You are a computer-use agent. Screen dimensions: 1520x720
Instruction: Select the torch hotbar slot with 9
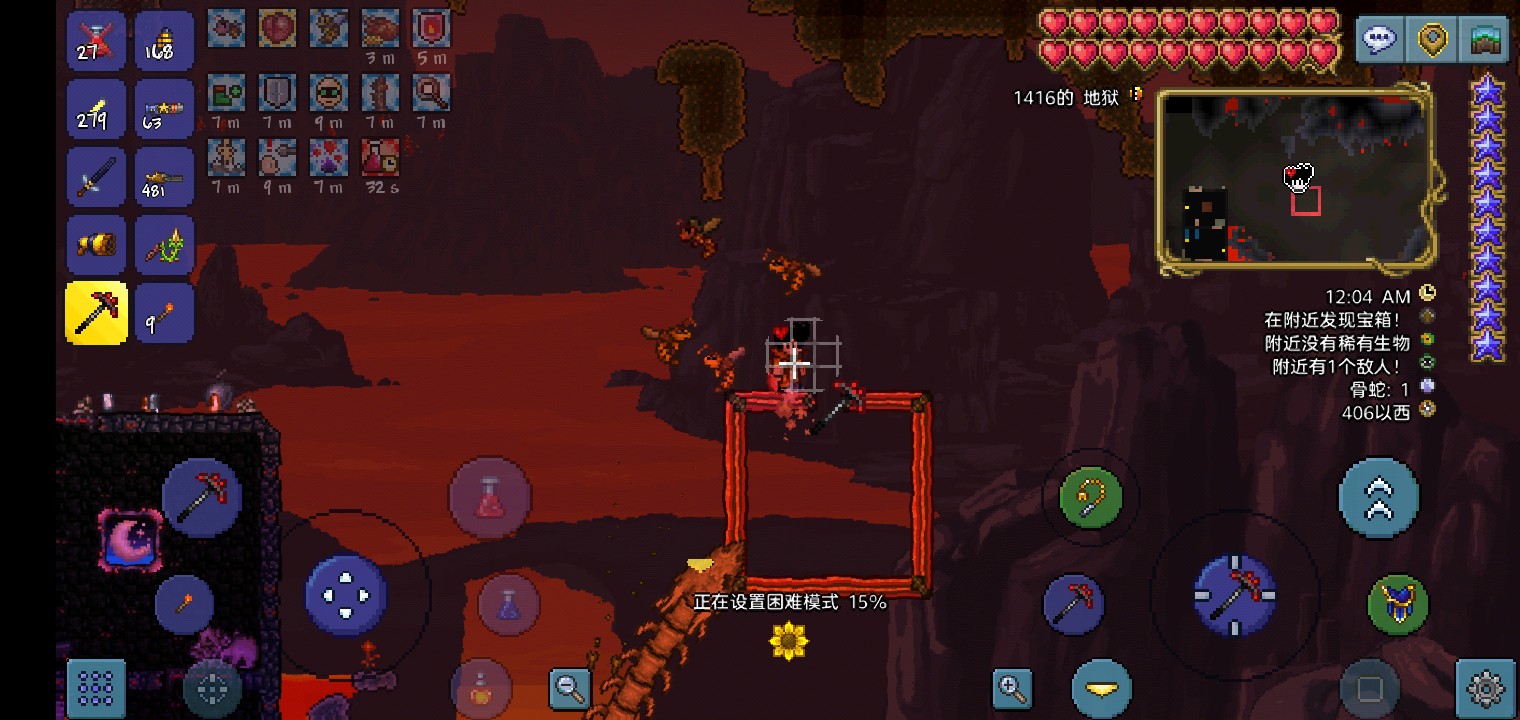(164, 313)
